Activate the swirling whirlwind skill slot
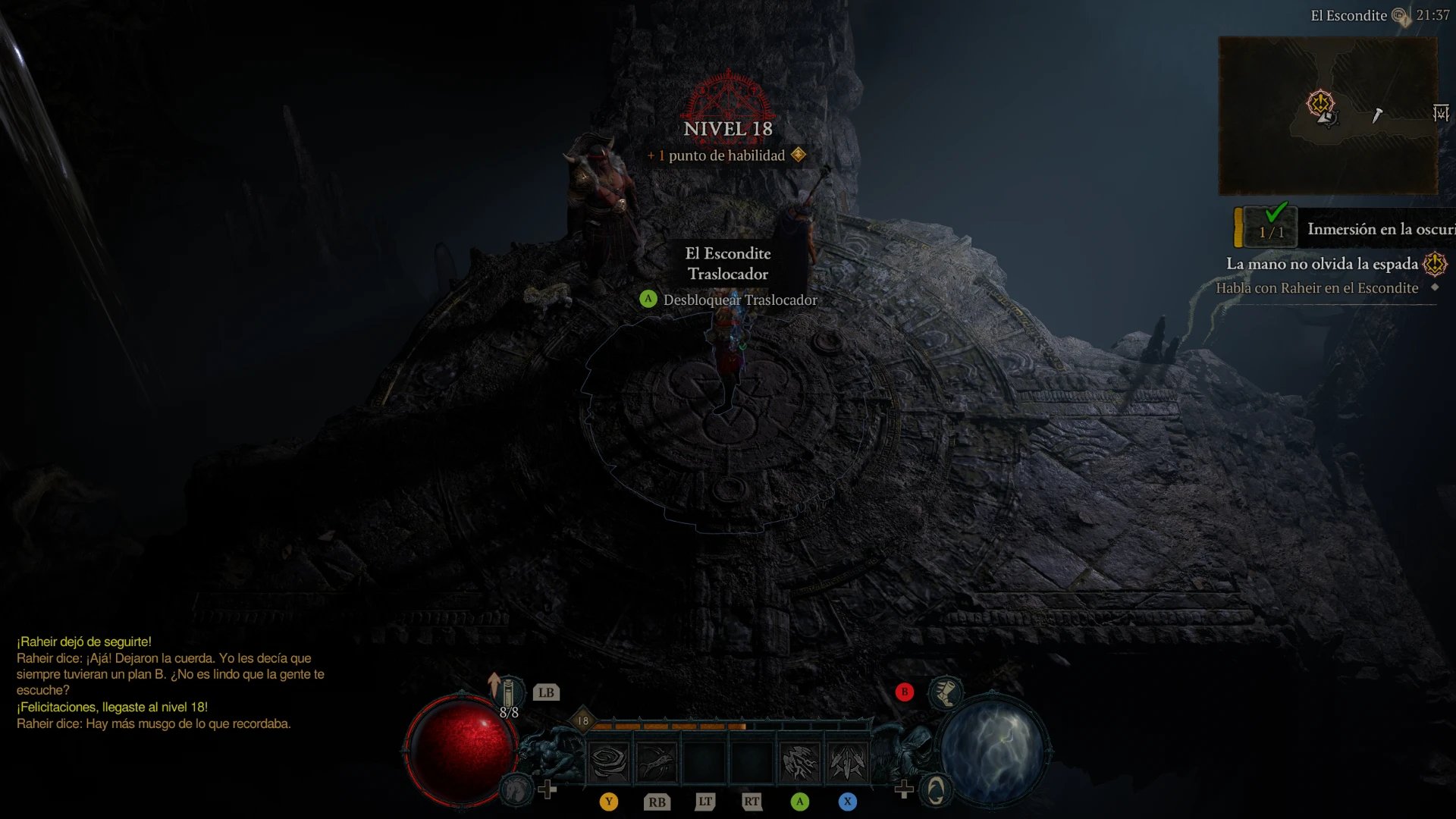The width and height of the screenshot is (1456, 819). point(608,762)
